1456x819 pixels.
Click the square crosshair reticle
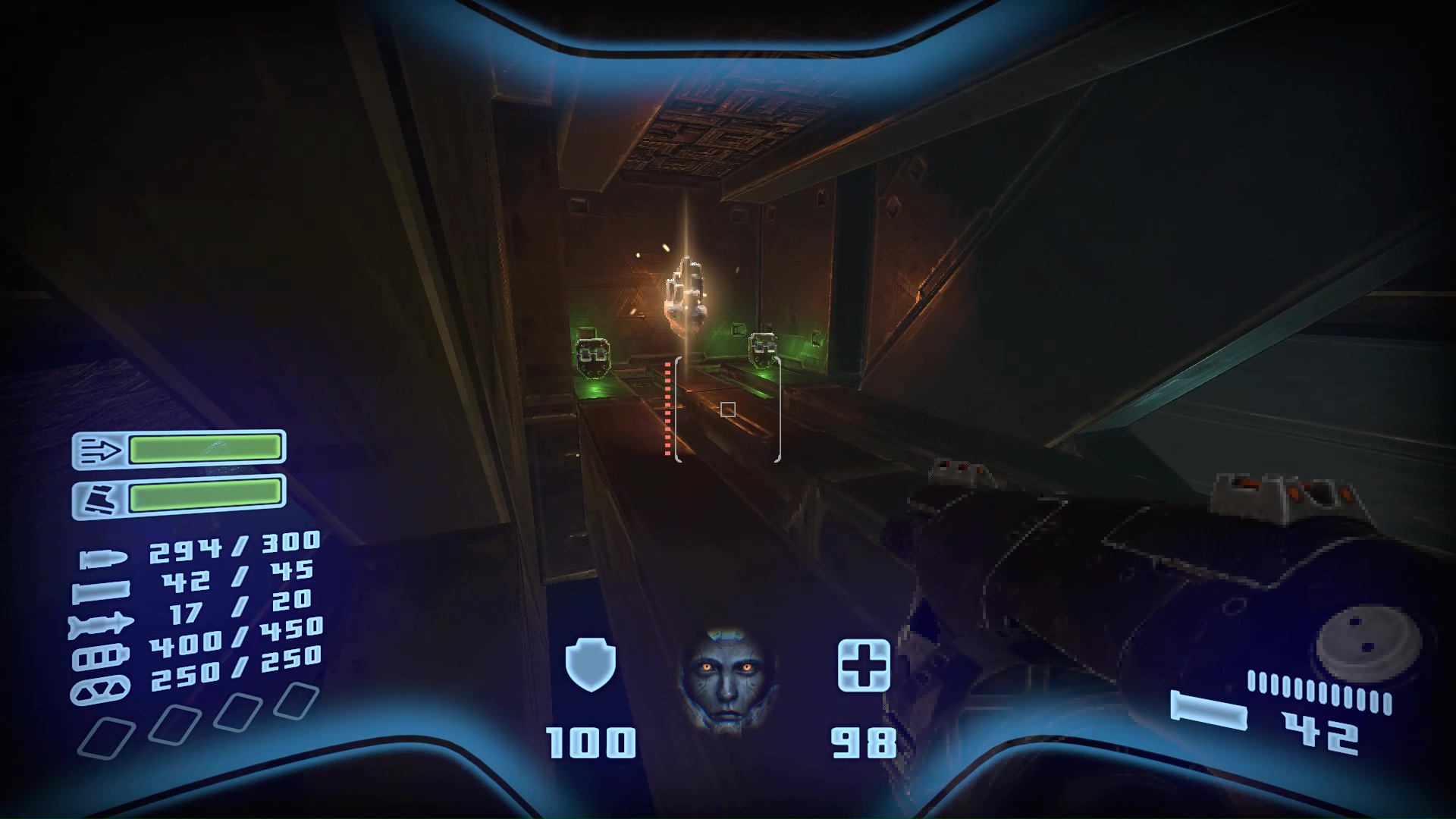(726, 409)
